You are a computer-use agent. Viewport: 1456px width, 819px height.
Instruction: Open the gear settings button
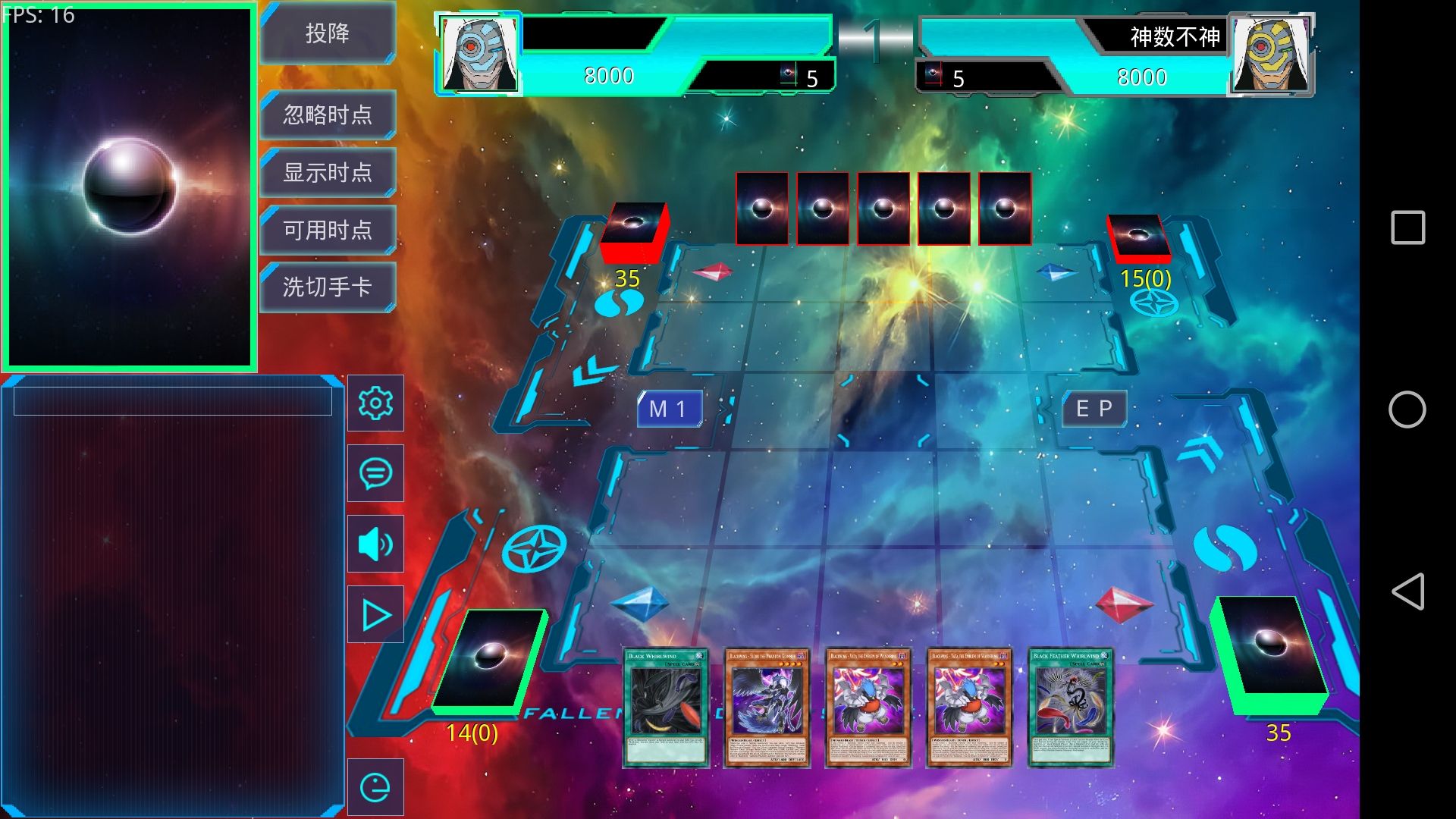375,403
